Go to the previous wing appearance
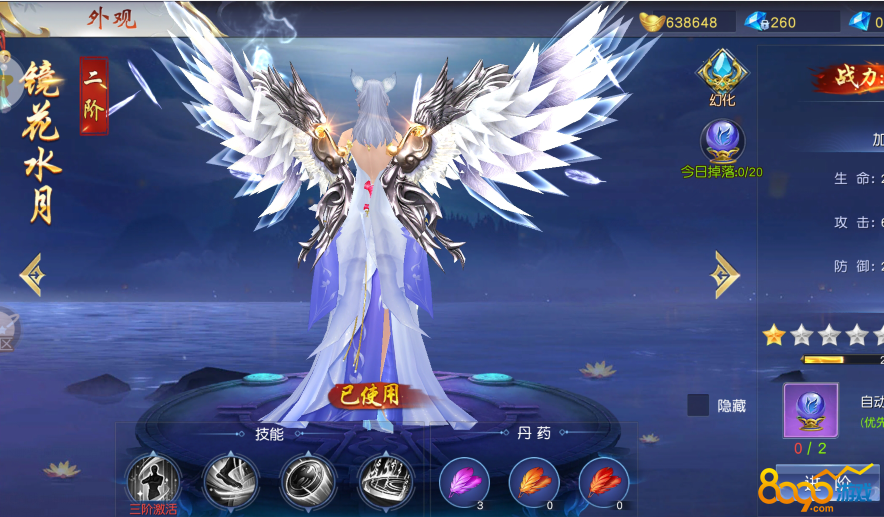This screenshot has width=884, height=517. [32, 274]
